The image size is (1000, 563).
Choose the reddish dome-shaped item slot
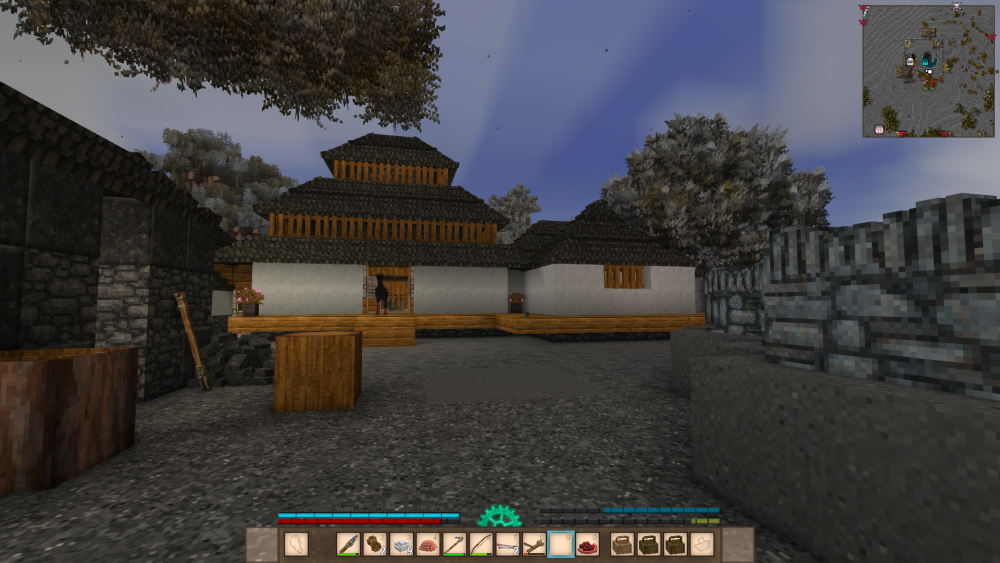click(428, 544)
